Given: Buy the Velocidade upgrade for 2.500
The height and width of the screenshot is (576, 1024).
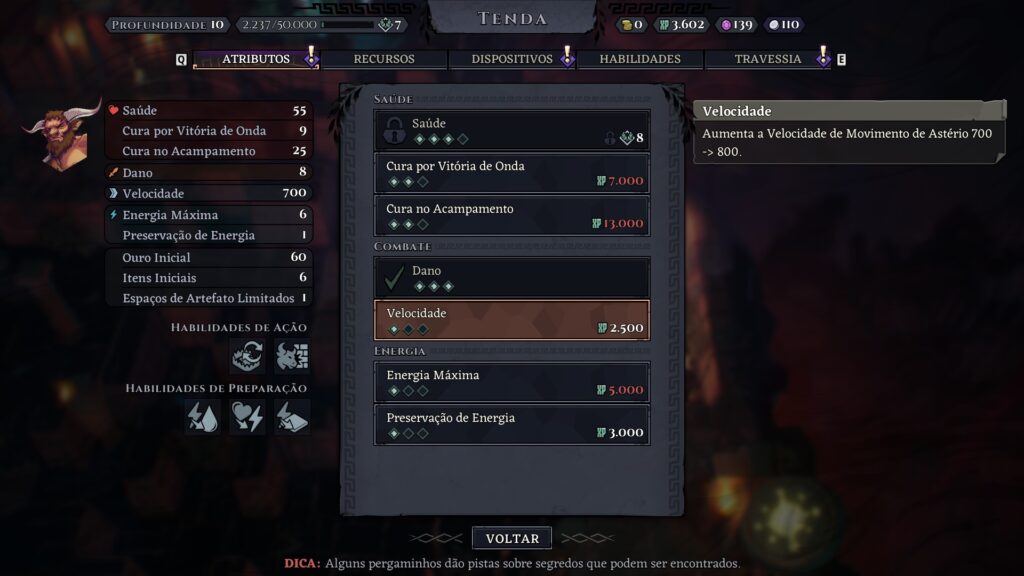Looking at the screenshot, I should tap(511, 320).
